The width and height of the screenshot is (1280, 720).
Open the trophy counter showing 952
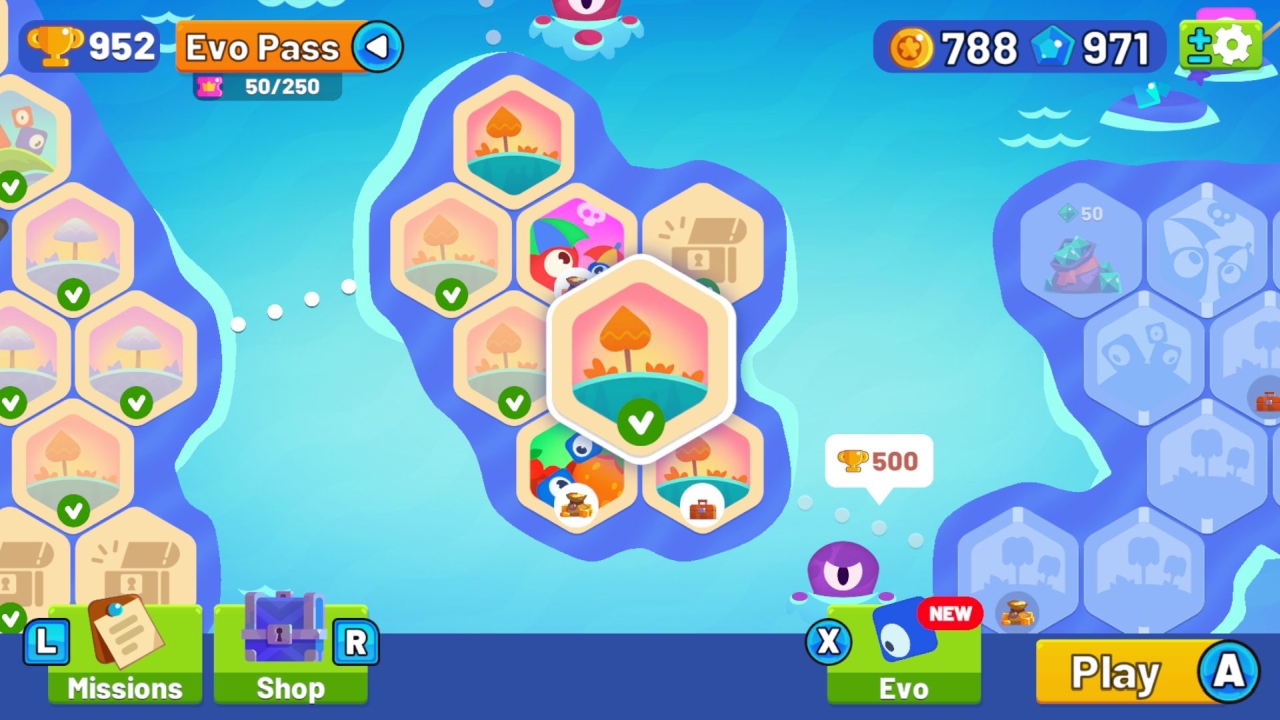90,45
